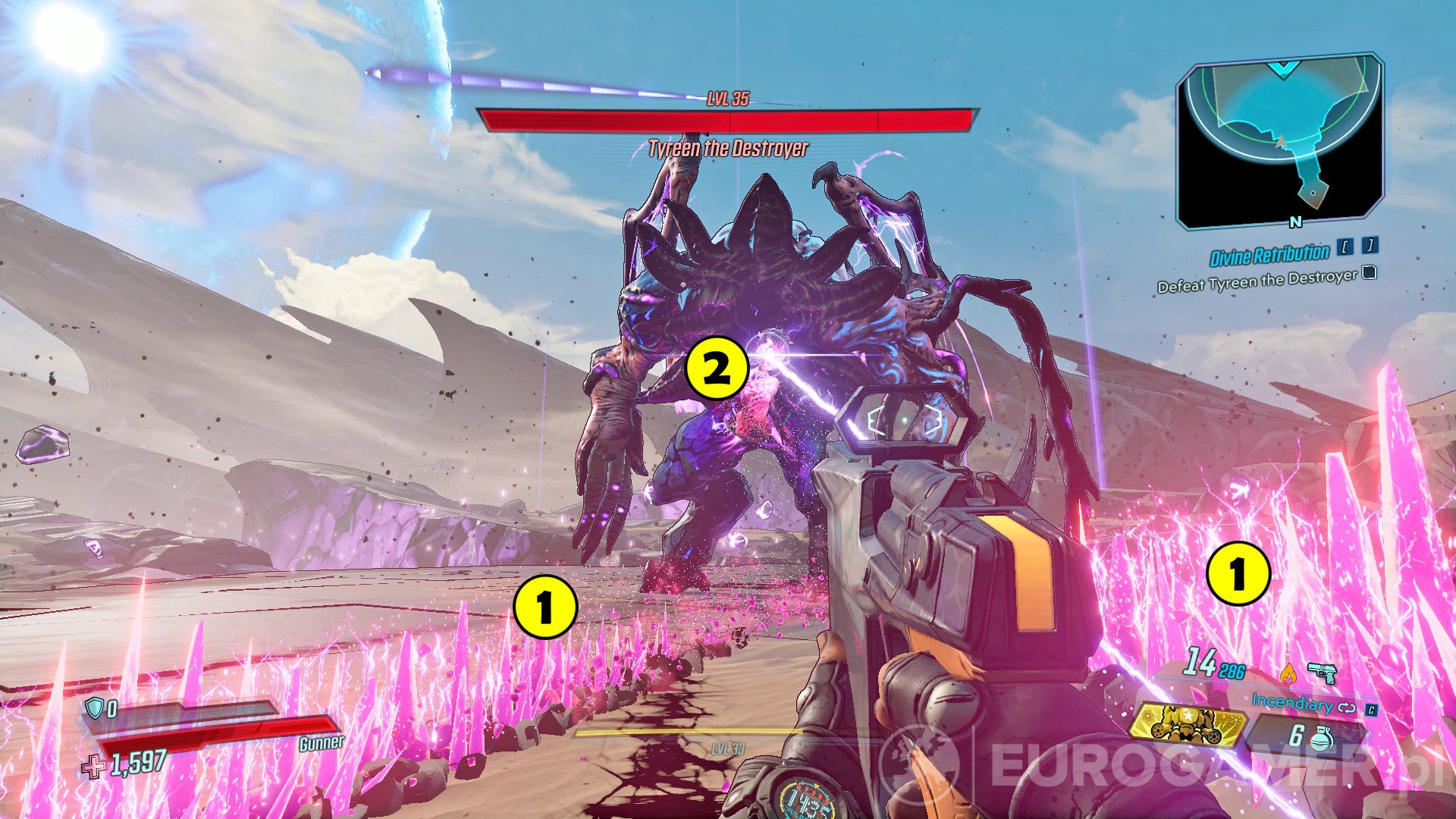1456x819 pixels.
Task: Expand the right bracket next to mission name
Action: tap(1371, 246)
